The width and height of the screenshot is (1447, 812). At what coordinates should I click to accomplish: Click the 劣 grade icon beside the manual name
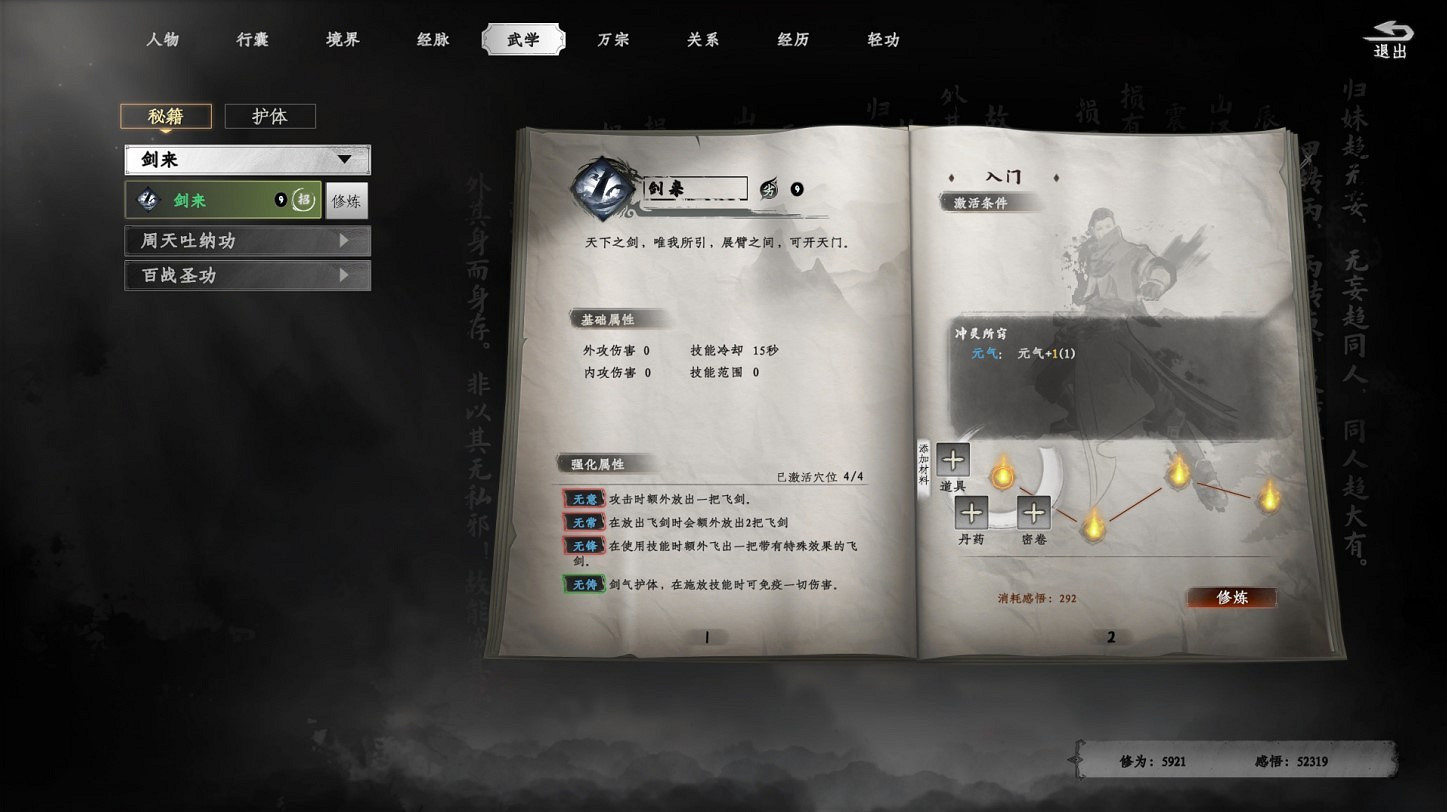click(x=766, y=187)
